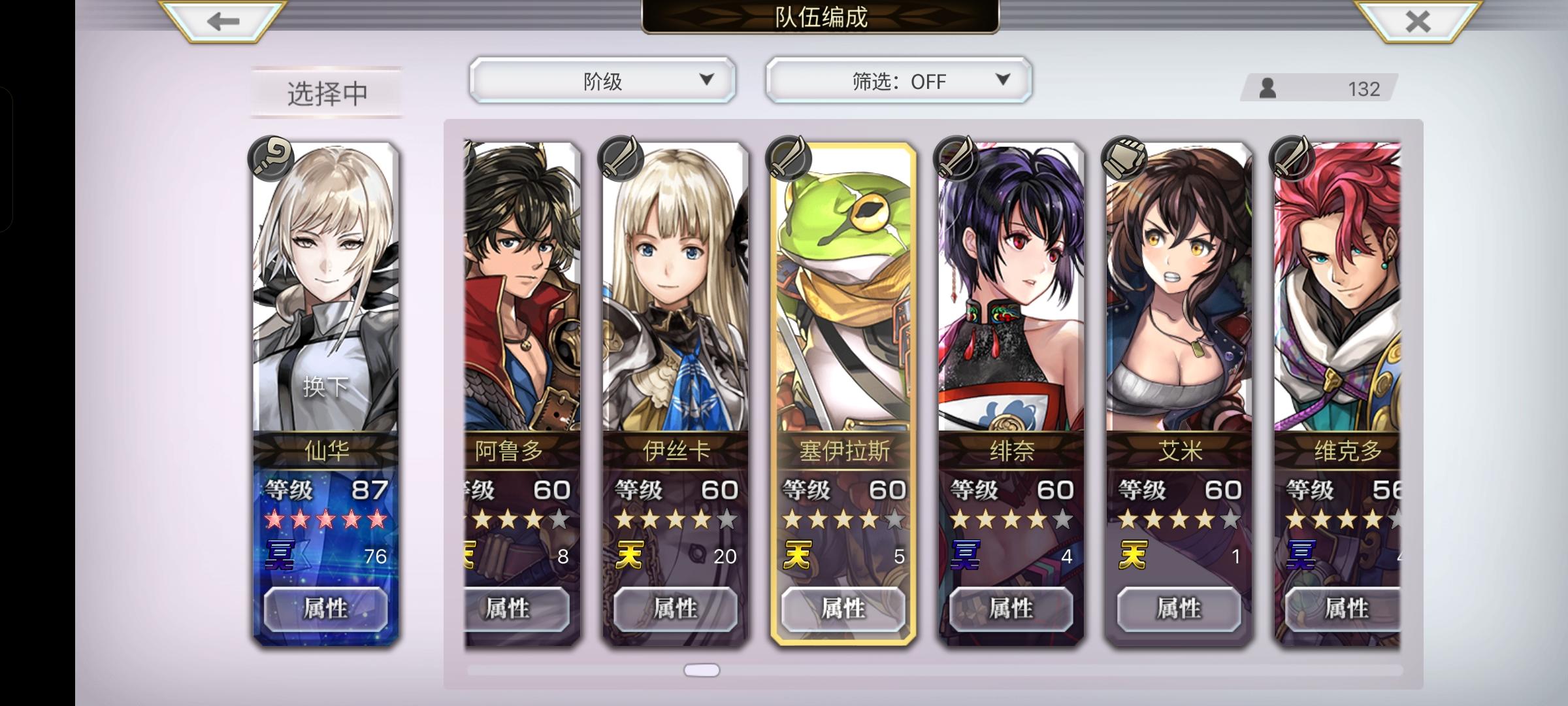Close the 队伍编成 screen with the X
Screen dimensions: 1568x706
(x=1418, y=22)
